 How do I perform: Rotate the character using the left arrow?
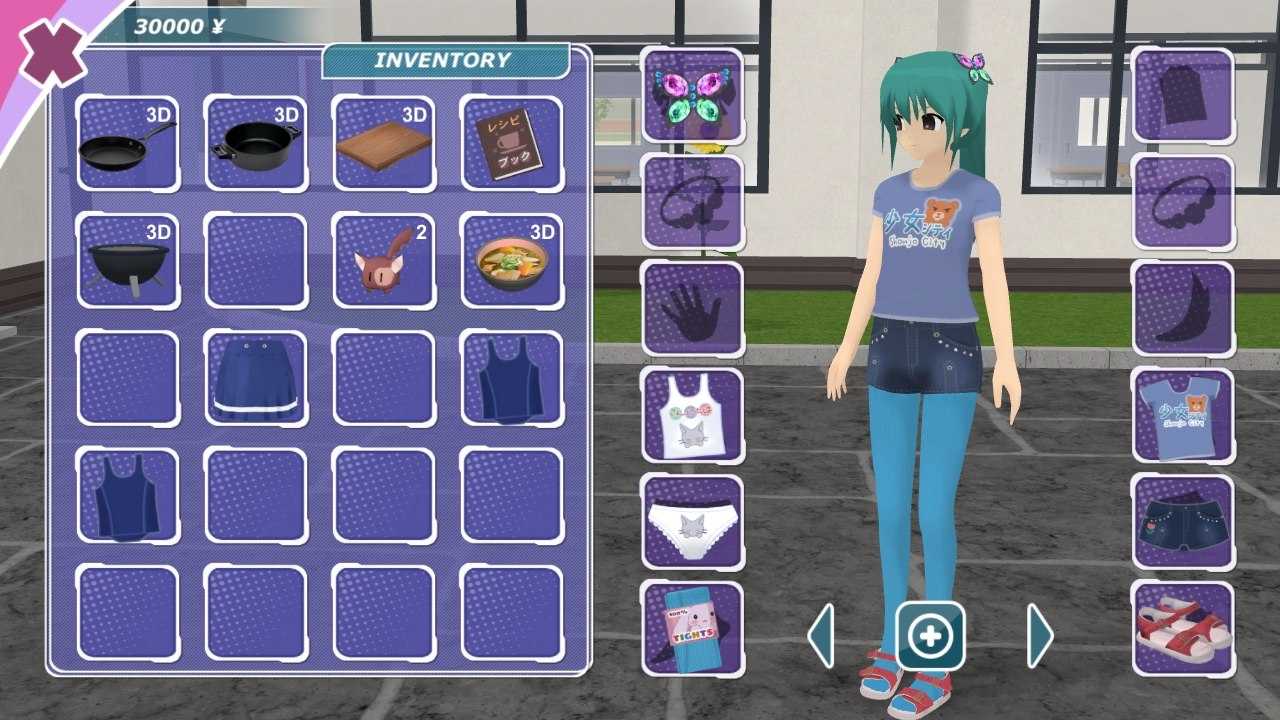pyautogui.click(x=822, y=637)
